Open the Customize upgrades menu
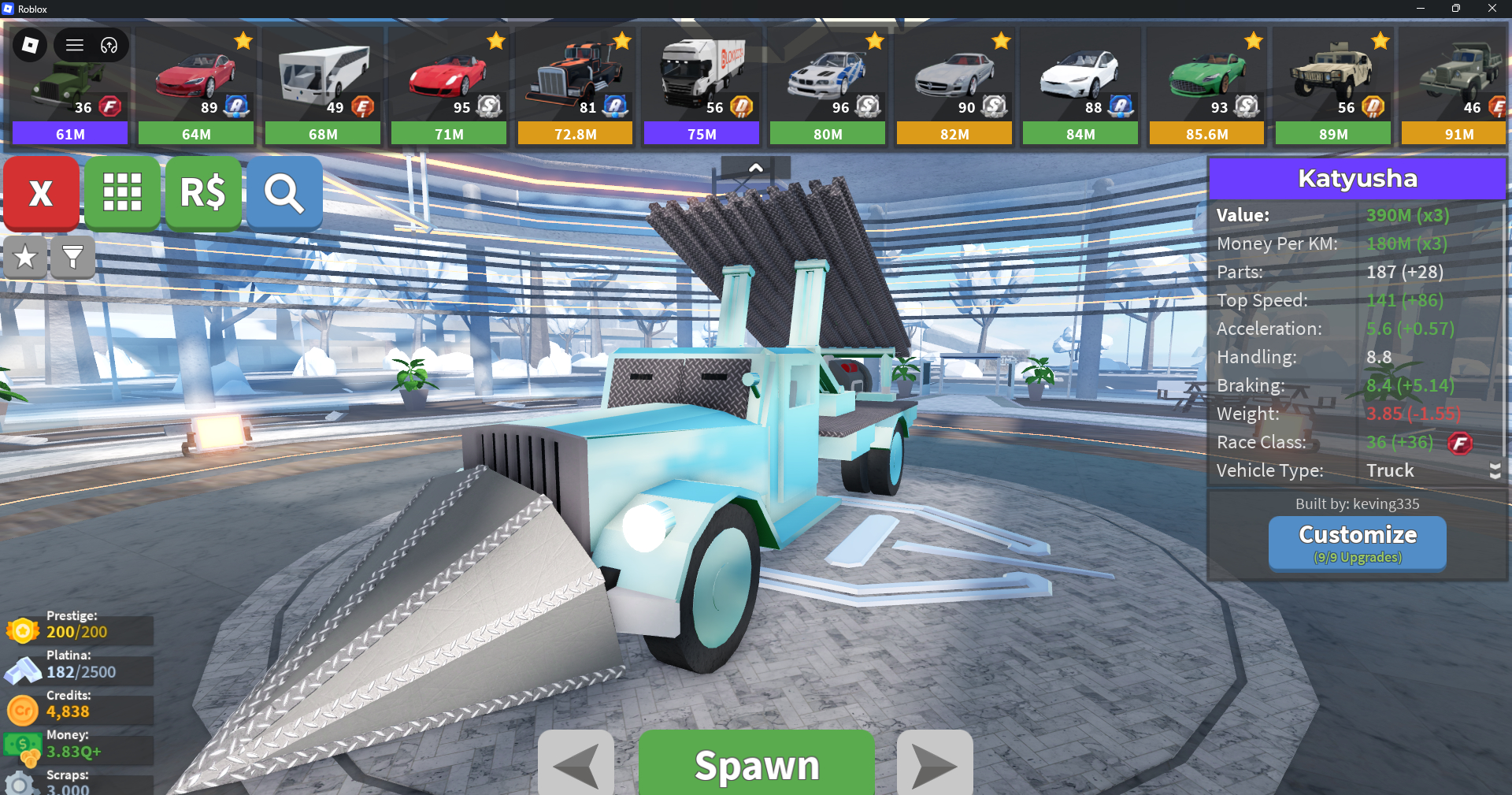The image size is (1512, 795). coord(1357,542)
